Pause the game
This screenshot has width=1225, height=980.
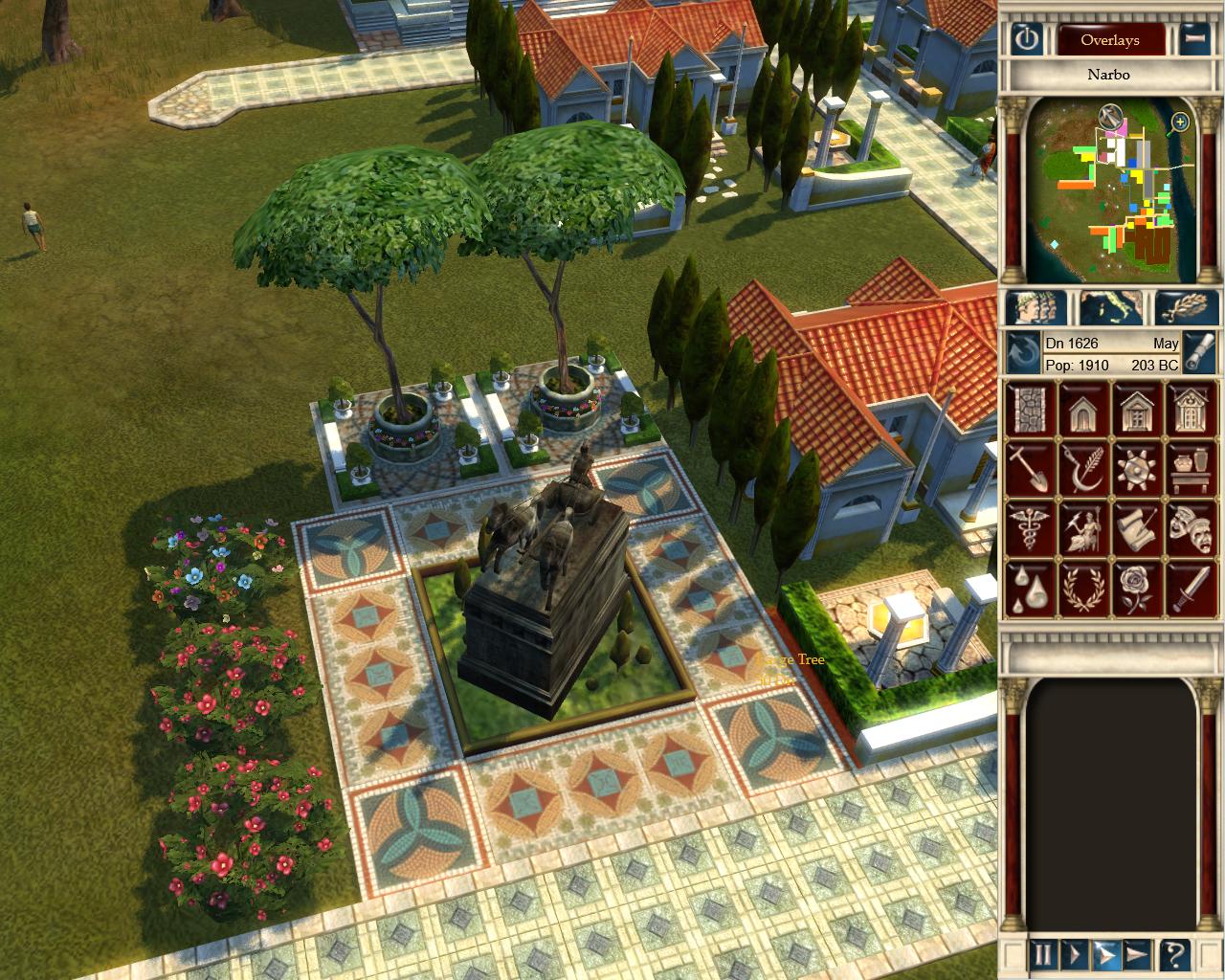coord(1043,953)
